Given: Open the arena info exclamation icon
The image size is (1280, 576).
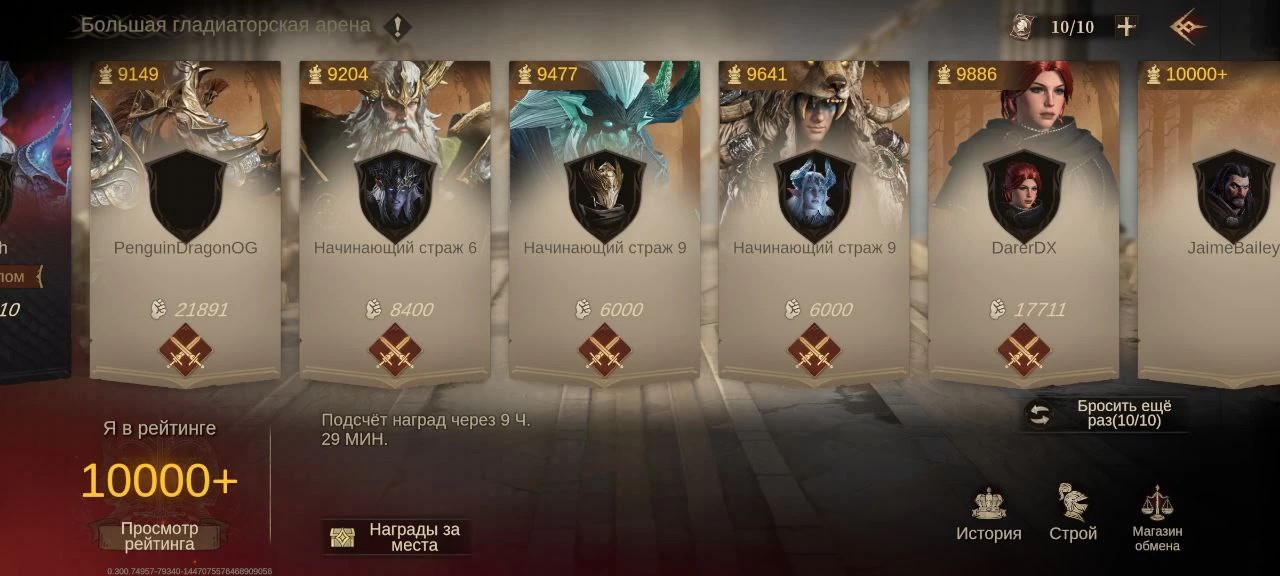Looking at the screenshot, I should click(x=398, y=27).
